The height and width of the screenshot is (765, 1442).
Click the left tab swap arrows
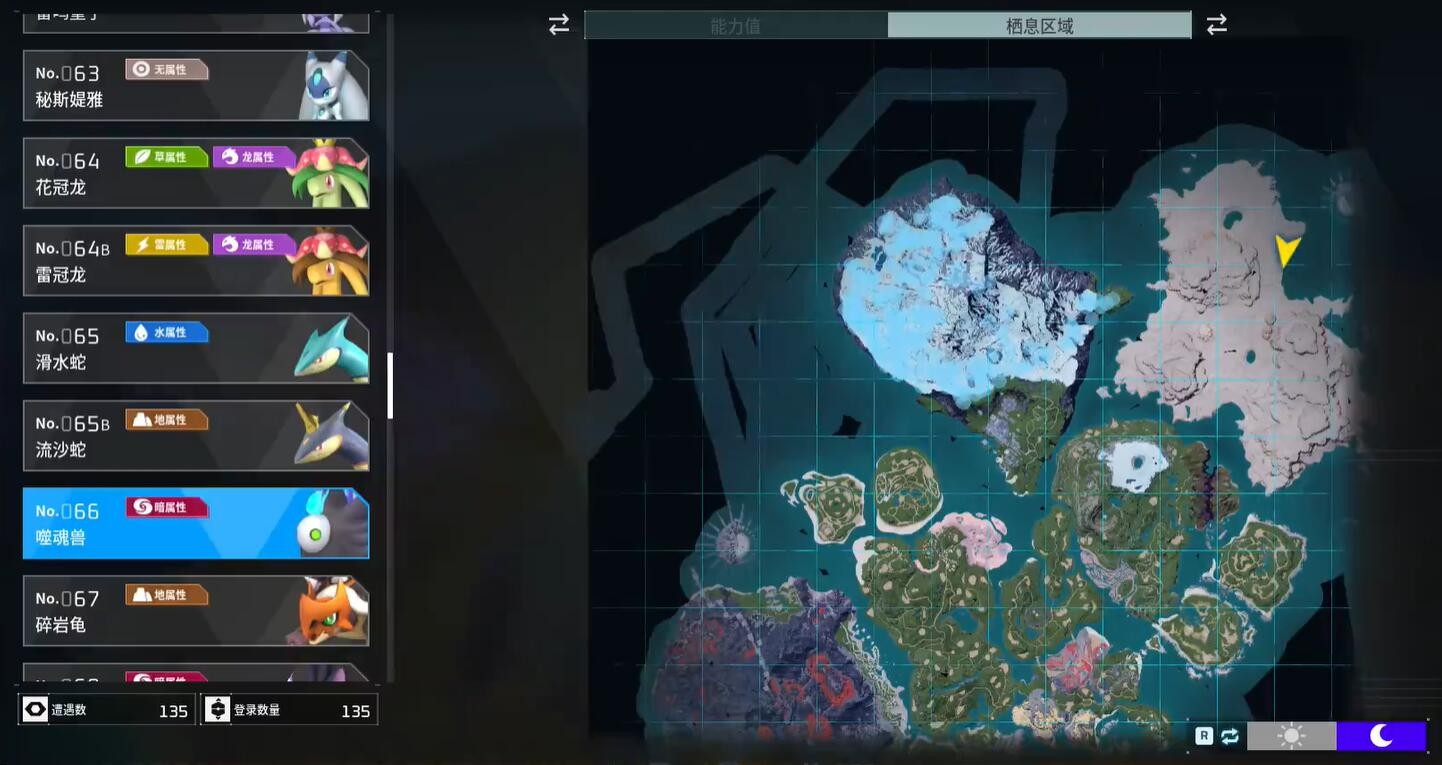point(559,25)
